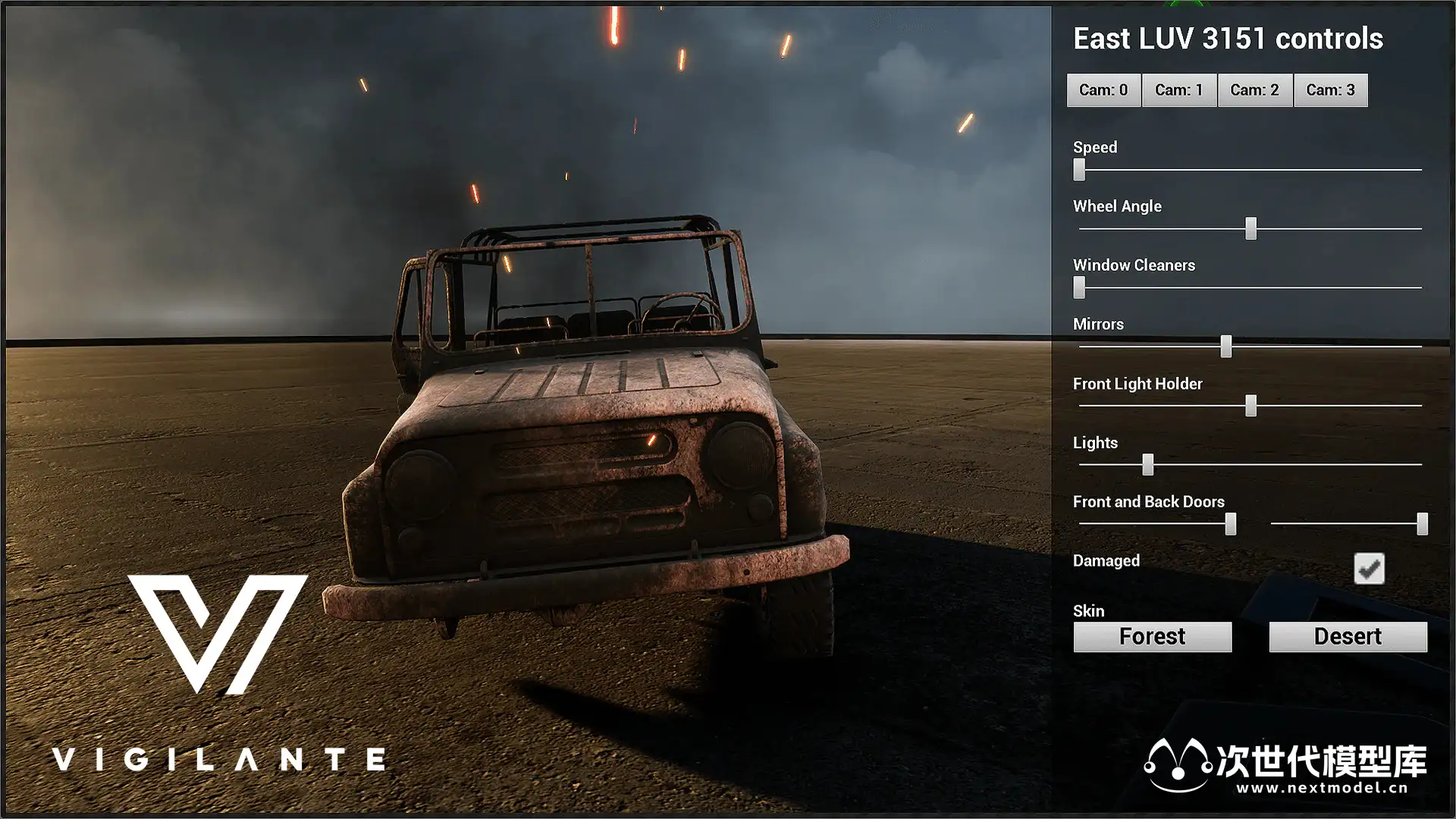Switch to the Cam: 0 view
Image resolution: width=1456 pixels, height=819 pixels.
[x=1103, y=90]
